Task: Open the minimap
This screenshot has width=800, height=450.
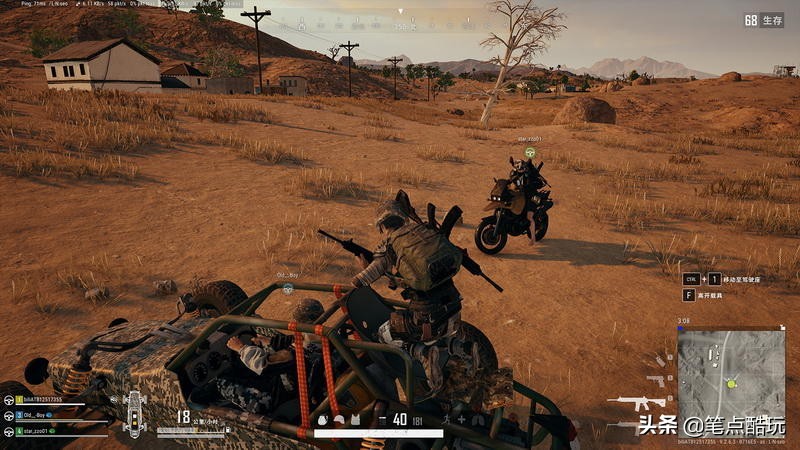Action: pos(731,374)
